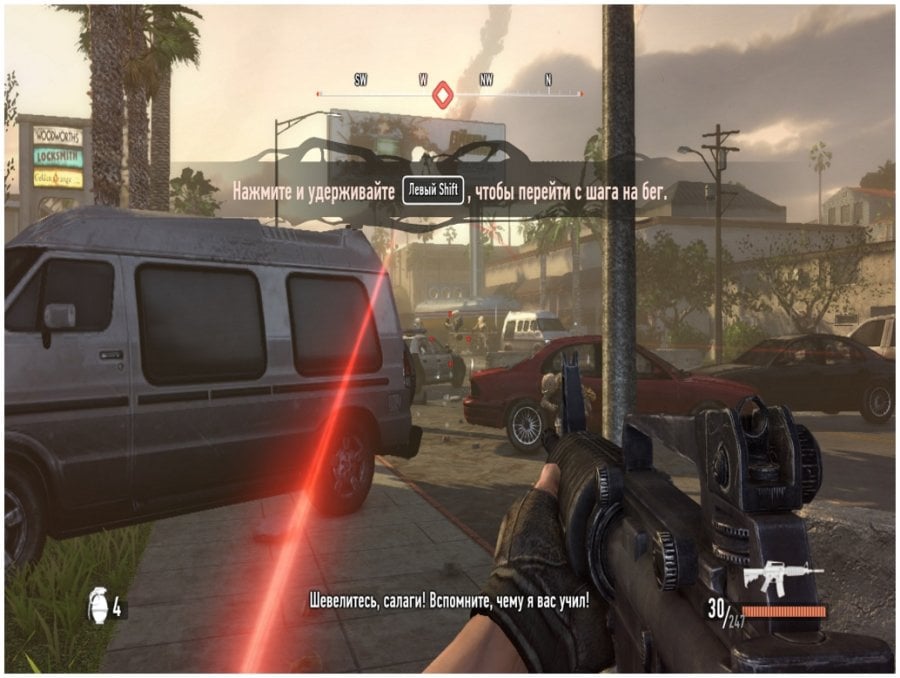The height and width of the screenshot is (678, 900).
Task: Select the white assault rifle weapon icon
Action: point(783,577)
